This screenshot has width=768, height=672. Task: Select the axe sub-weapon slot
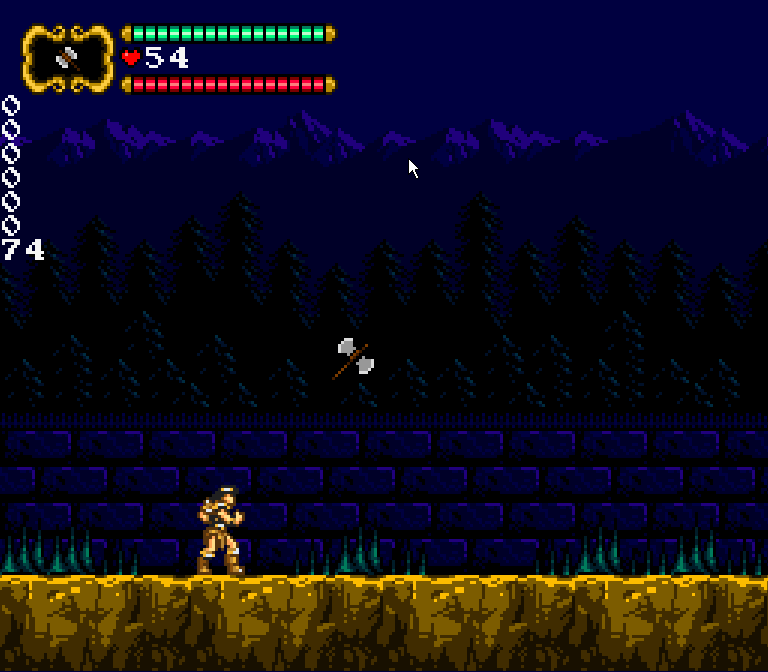[x=68, y=58]
